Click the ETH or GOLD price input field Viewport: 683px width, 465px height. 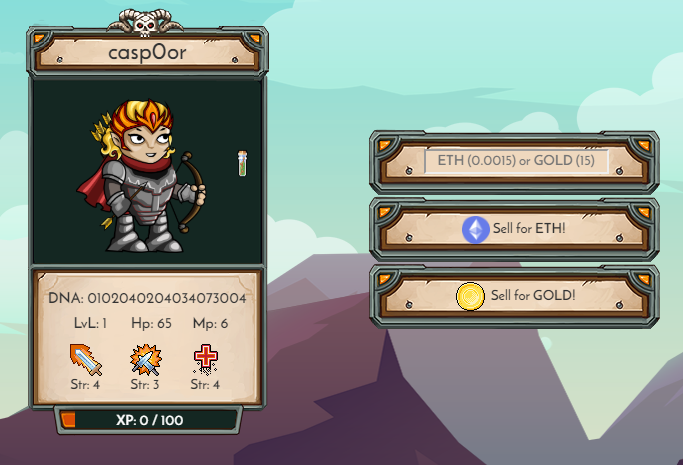click(x=516, y=161)
